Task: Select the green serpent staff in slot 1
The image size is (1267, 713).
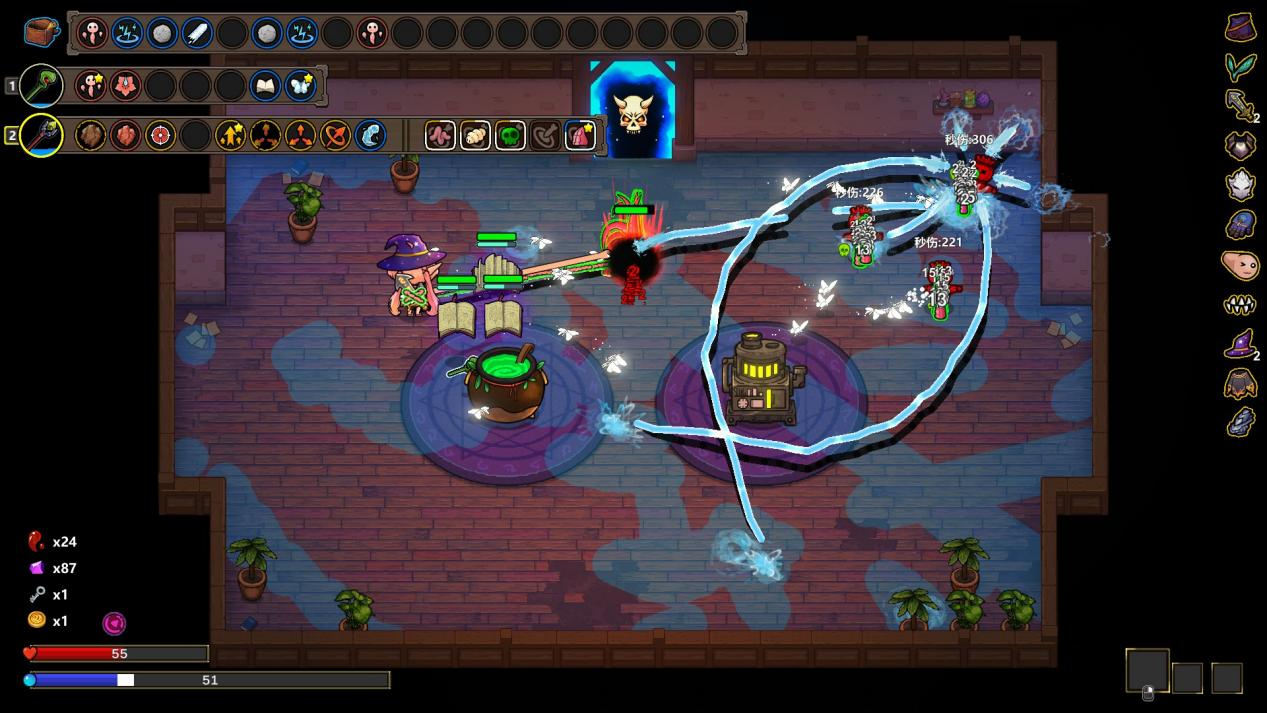Action: 41,86
